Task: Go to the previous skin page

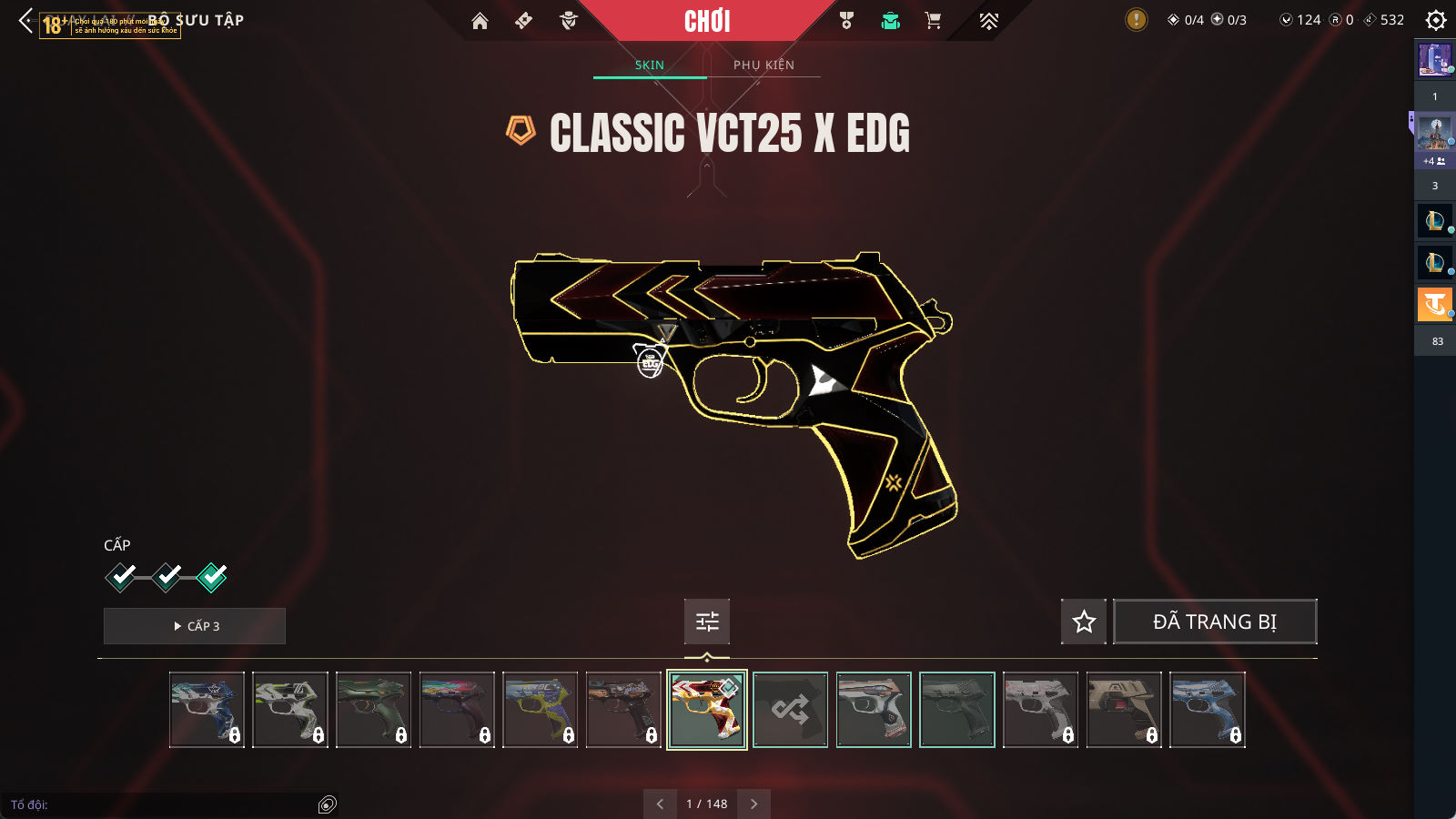Action: click(660, 804)
